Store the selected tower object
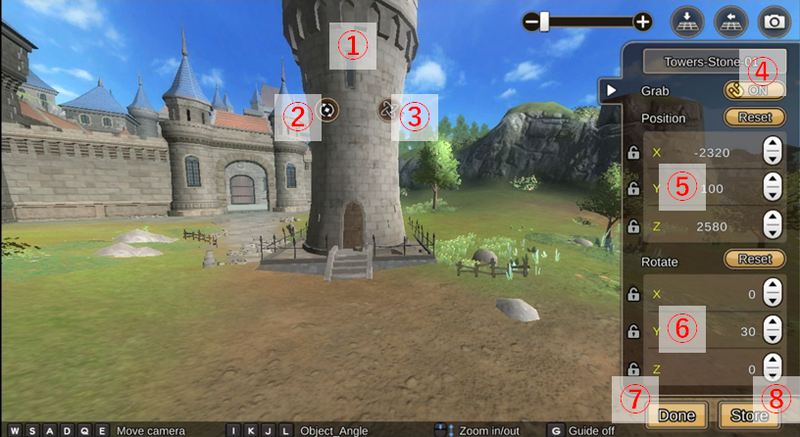Screen dimensions: 800x437 (749, 414)
